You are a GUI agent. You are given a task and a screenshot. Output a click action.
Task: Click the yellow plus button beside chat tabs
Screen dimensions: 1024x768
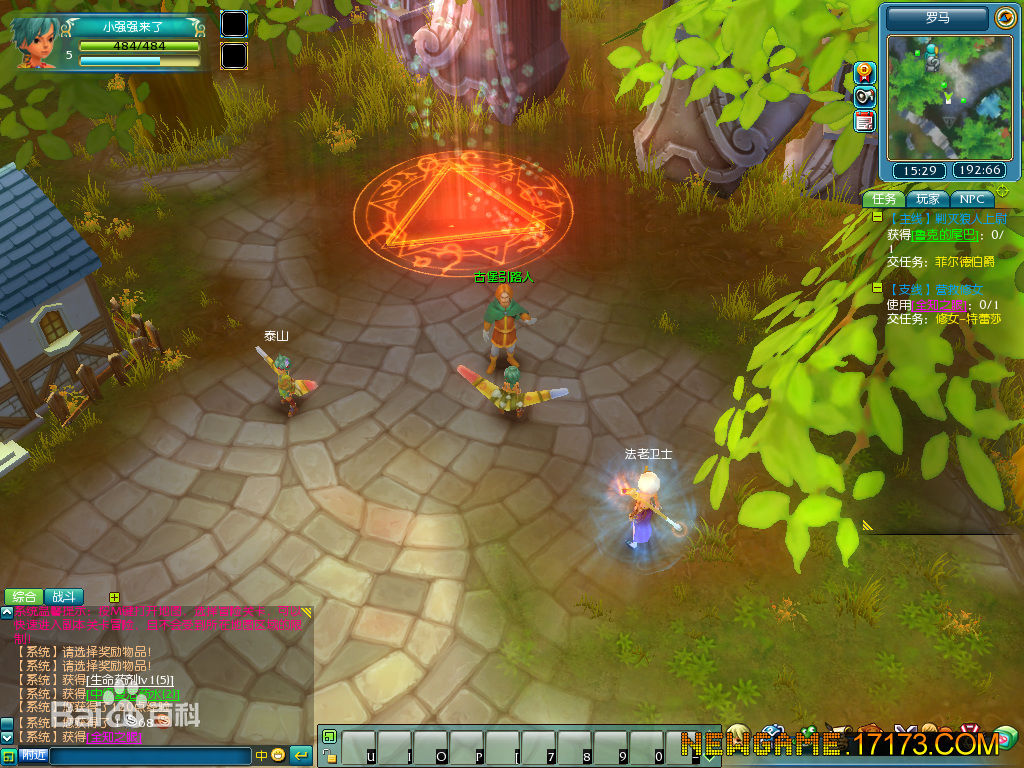[x=114, y=597]
